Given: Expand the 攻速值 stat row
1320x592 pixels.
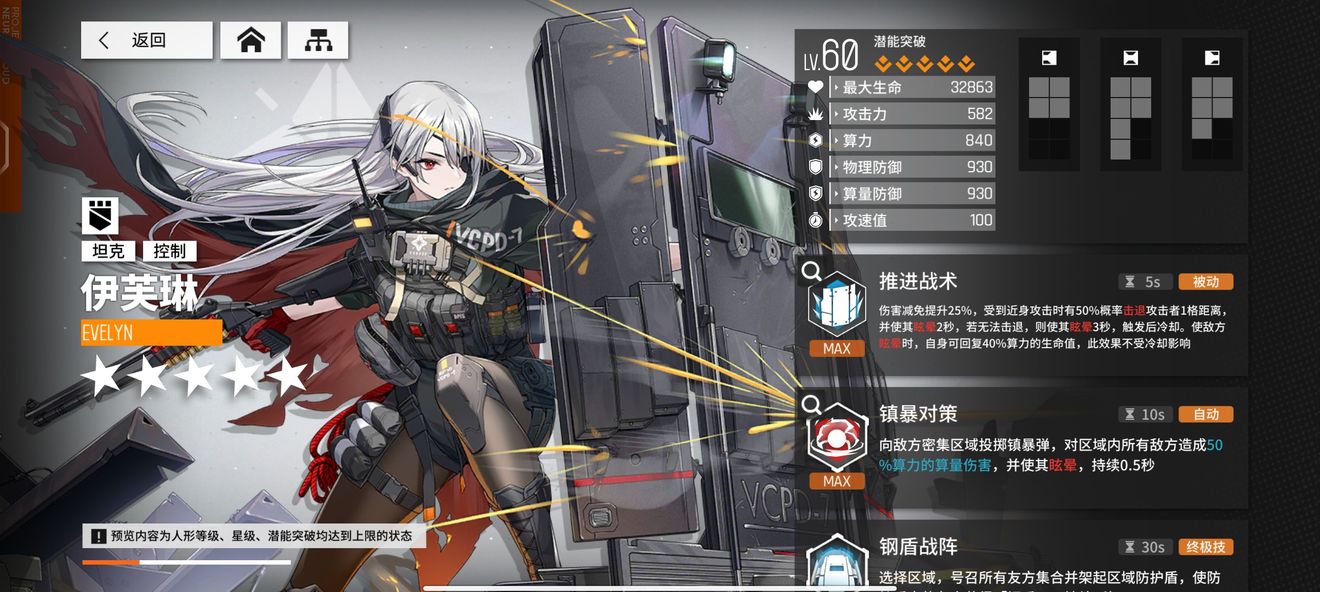Looking at the screenshot, I should tap(912, 220).
